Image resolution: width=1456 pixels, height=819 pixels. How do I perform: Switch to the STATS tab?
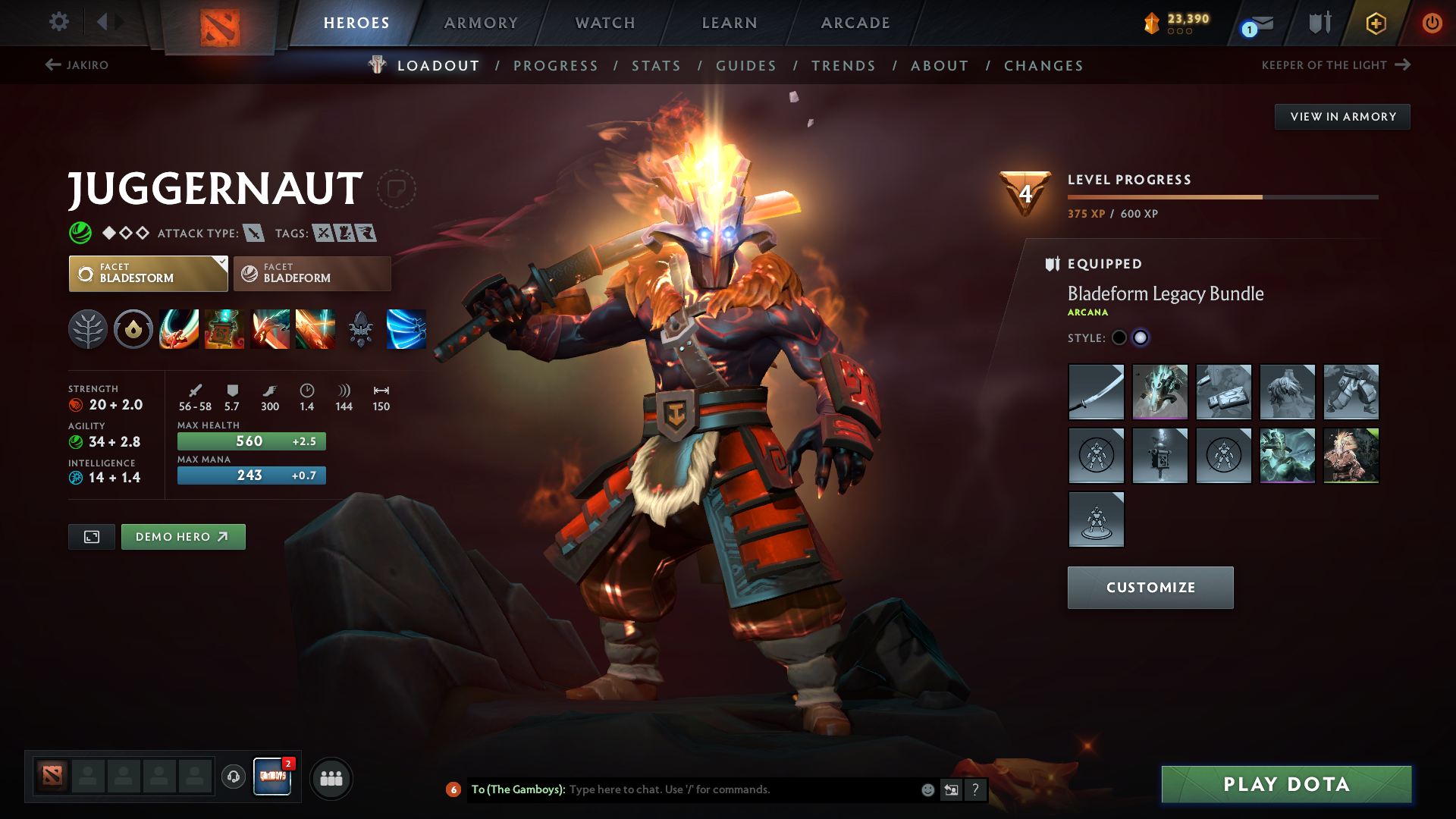pyautogui.click(x=656, y=65)
